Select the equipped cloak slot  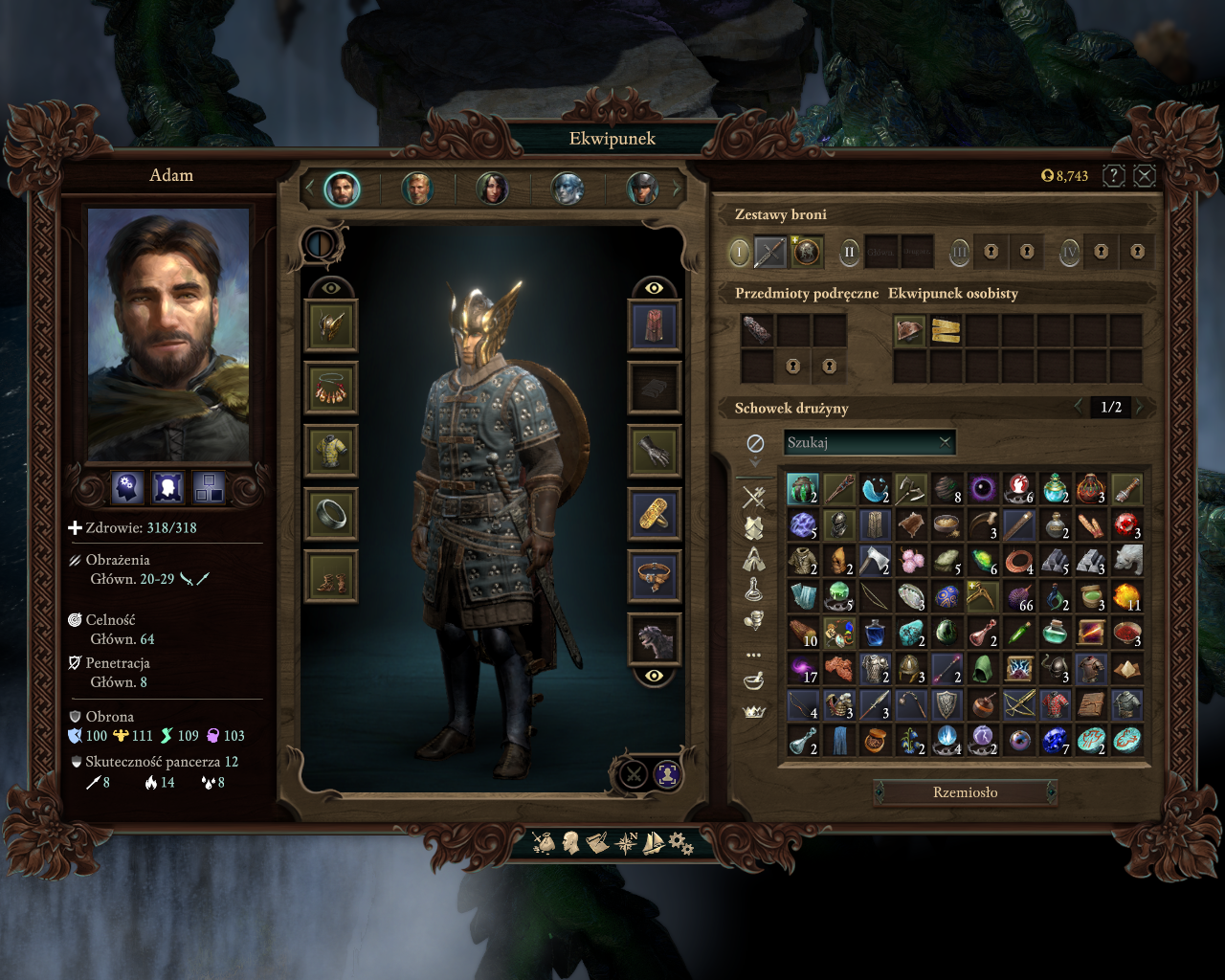coord(655,325)
